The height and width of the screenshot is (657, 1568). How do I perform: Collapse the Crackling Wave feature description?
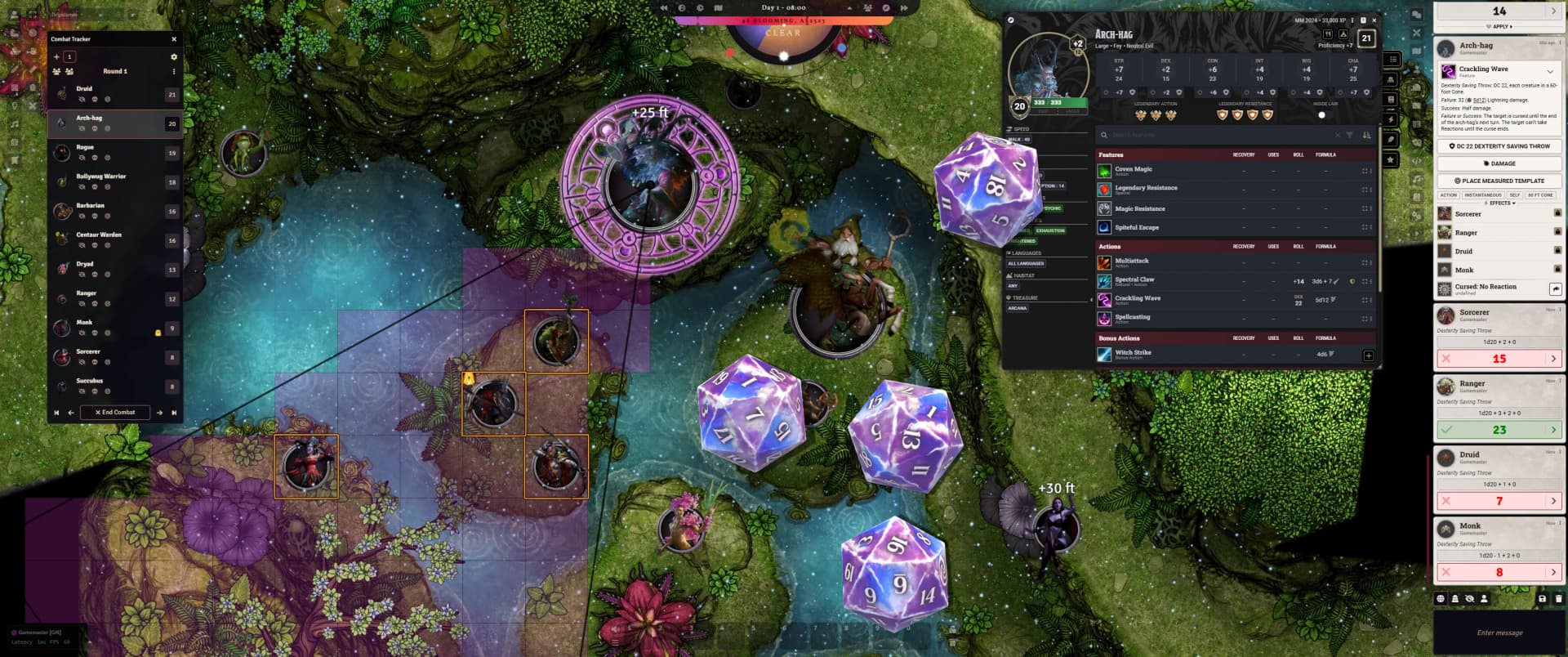(x=1551, y=70)
